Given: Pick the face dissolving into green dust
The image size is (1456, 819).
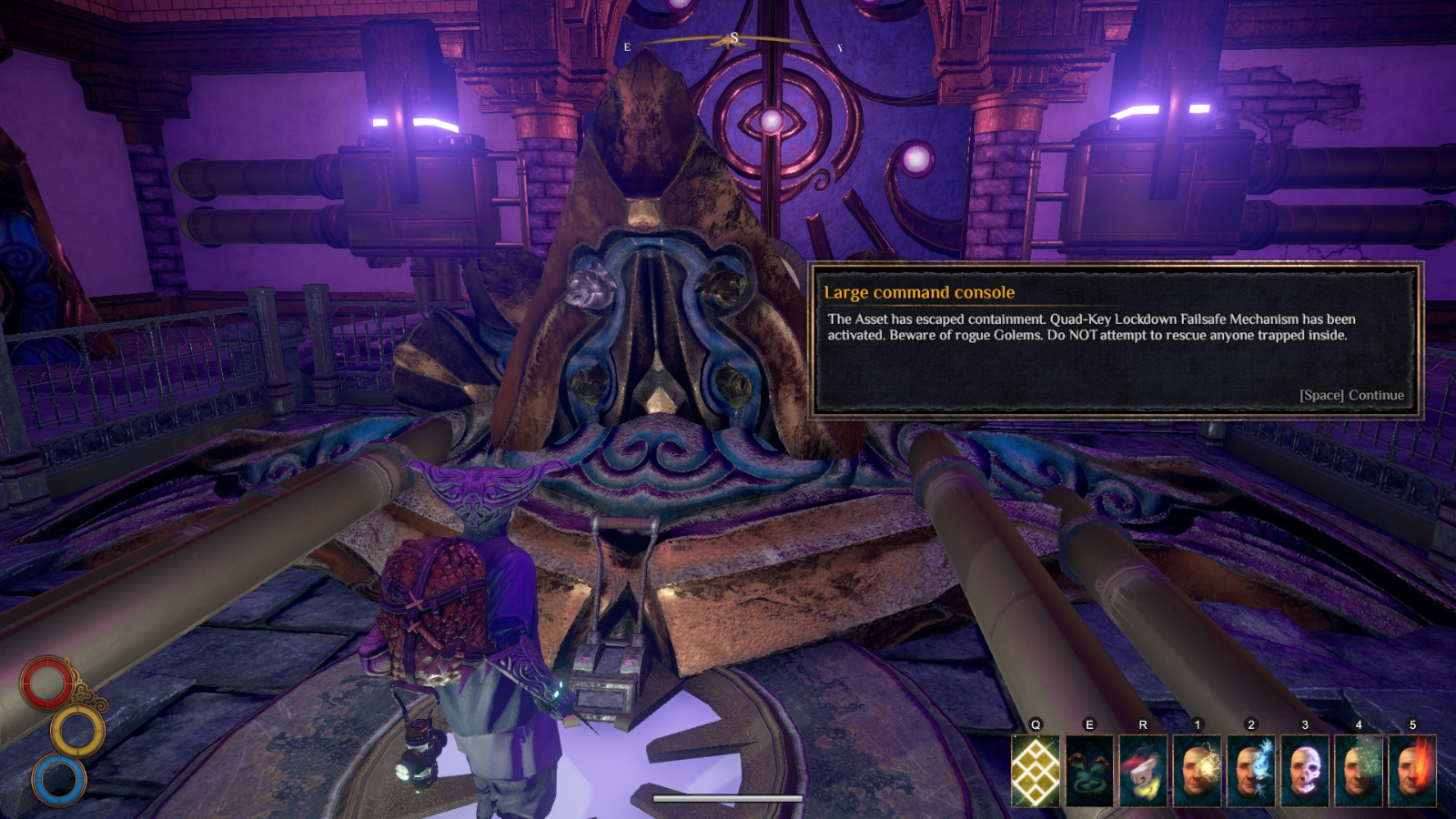Looking at the screenshot, I should click(x=1358, y=772).
